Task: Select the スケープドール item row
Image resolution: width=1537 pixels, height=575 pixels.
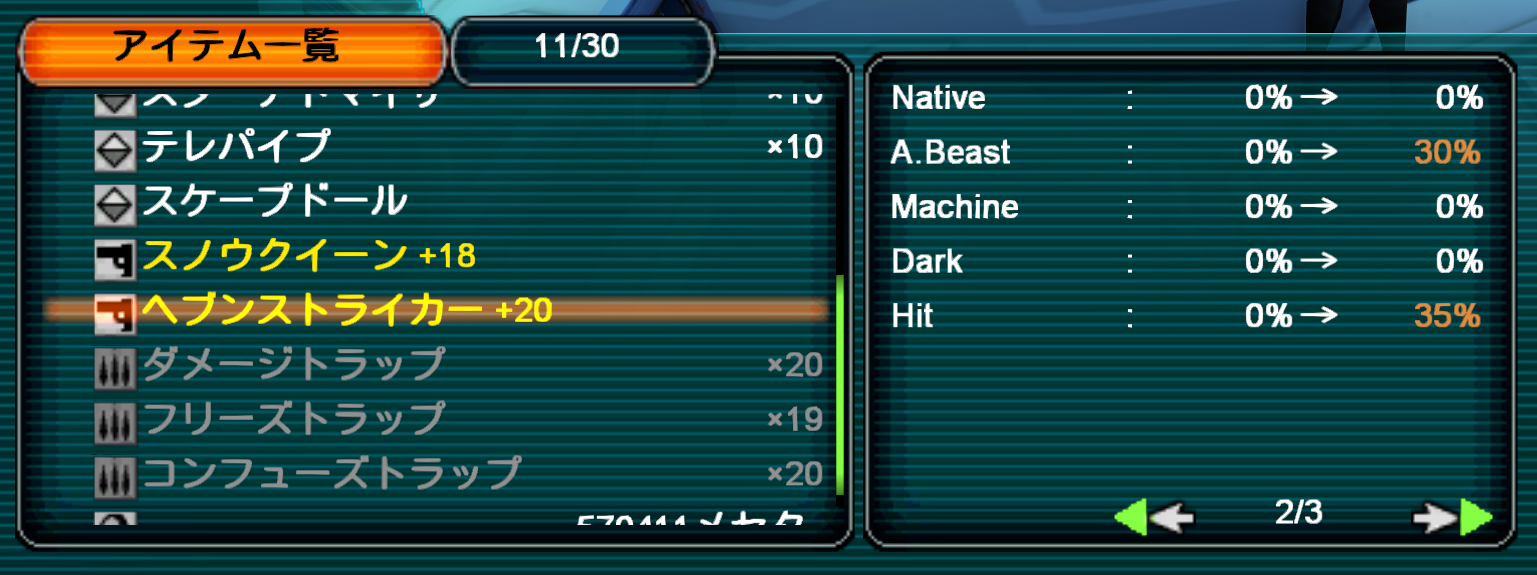Action: 274,202
